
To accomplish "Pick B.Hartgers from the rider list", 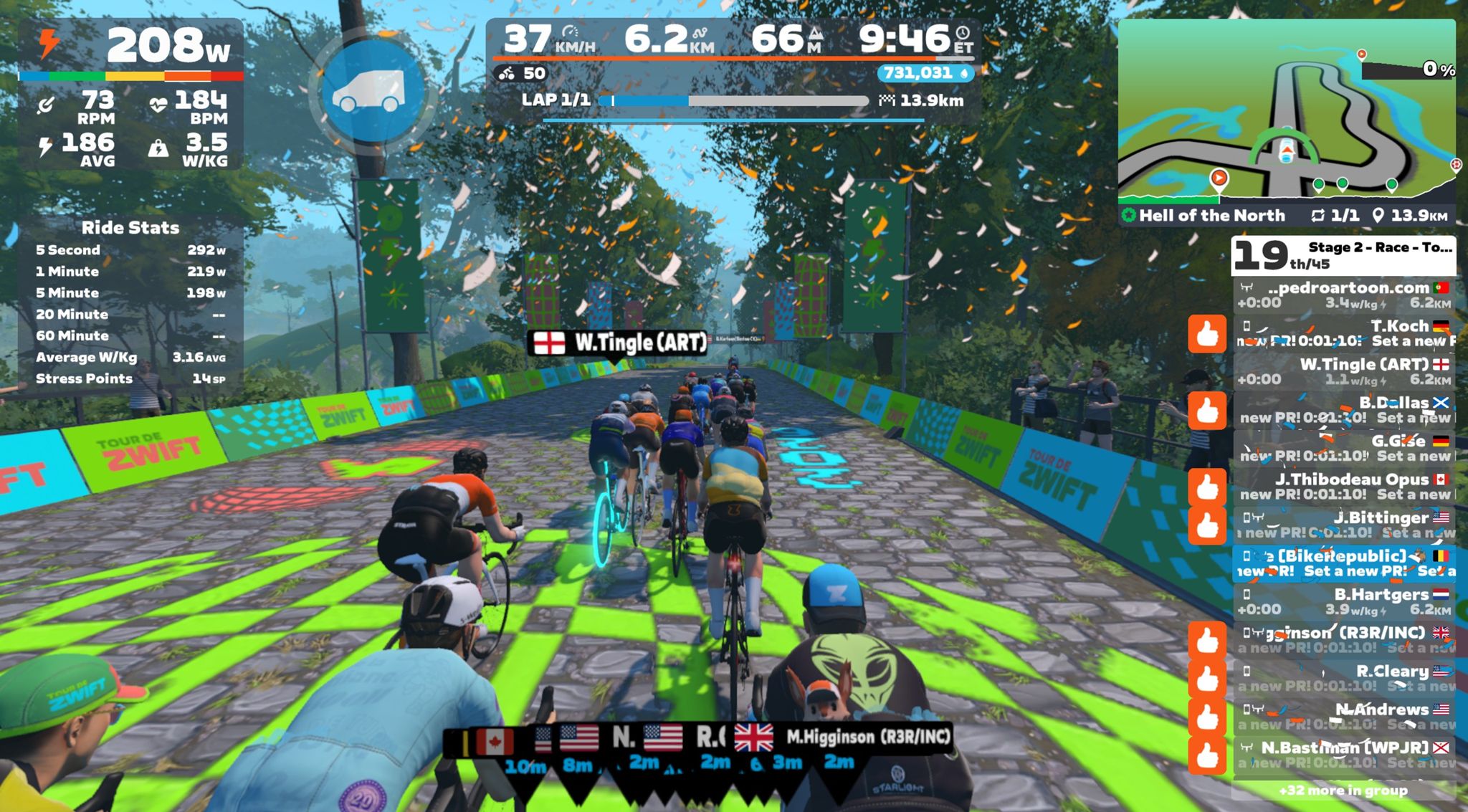I will 1344,601.
